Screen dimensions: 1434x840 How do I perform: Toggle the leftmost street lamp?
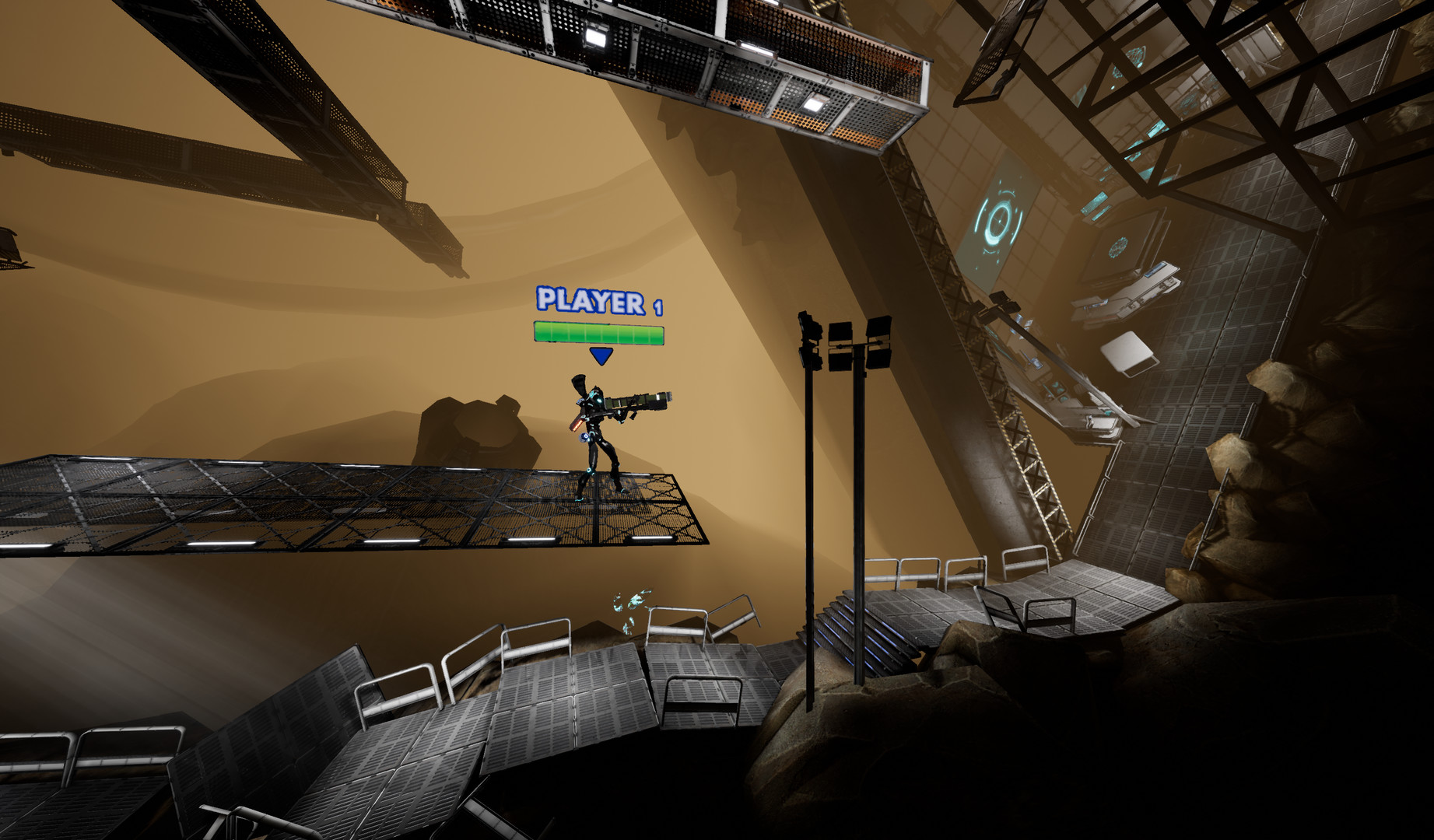point(809,334)
